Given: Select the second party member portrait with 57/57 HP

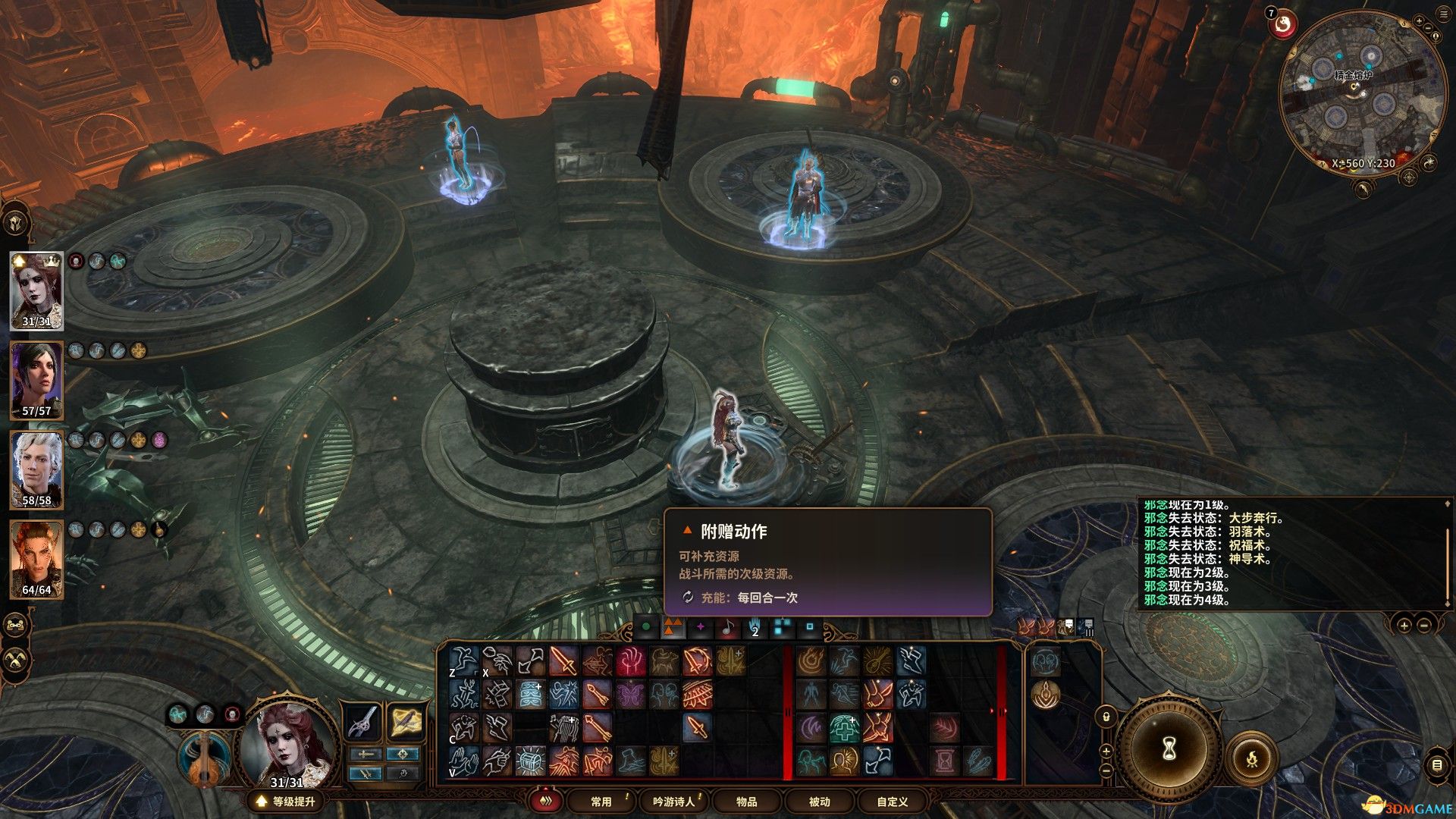Looking at the screenshot, I should tap(36, 380).
